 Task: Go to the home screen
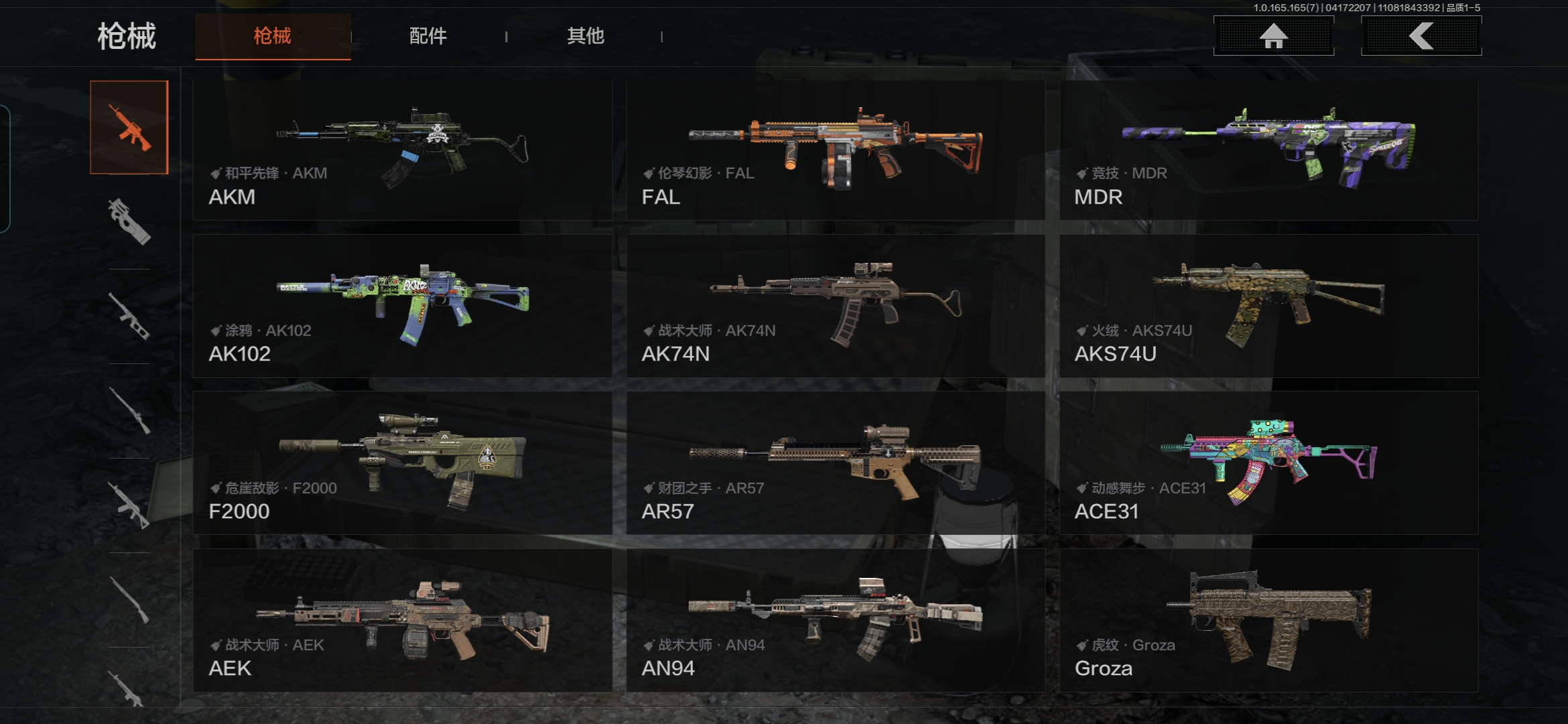tap(1273, 36)
